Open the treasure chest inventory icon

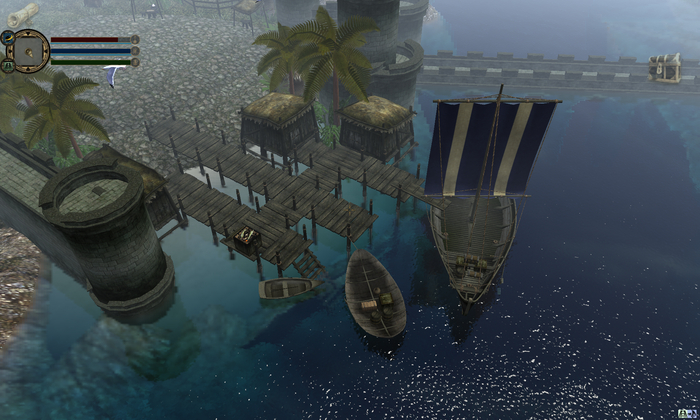click(664, 67)
